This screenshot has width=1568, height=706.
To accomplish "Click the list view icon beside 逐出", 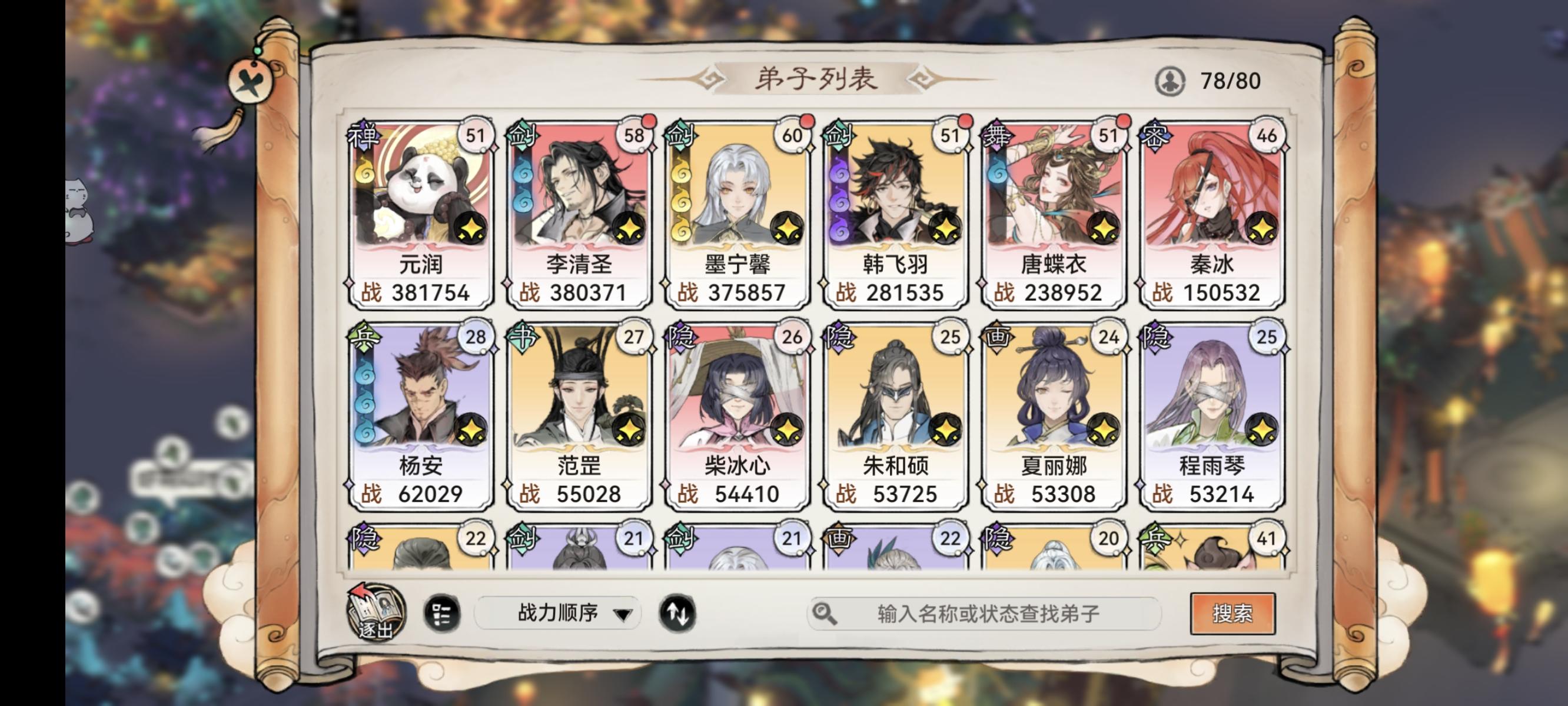I will click(x=443, y=614).
